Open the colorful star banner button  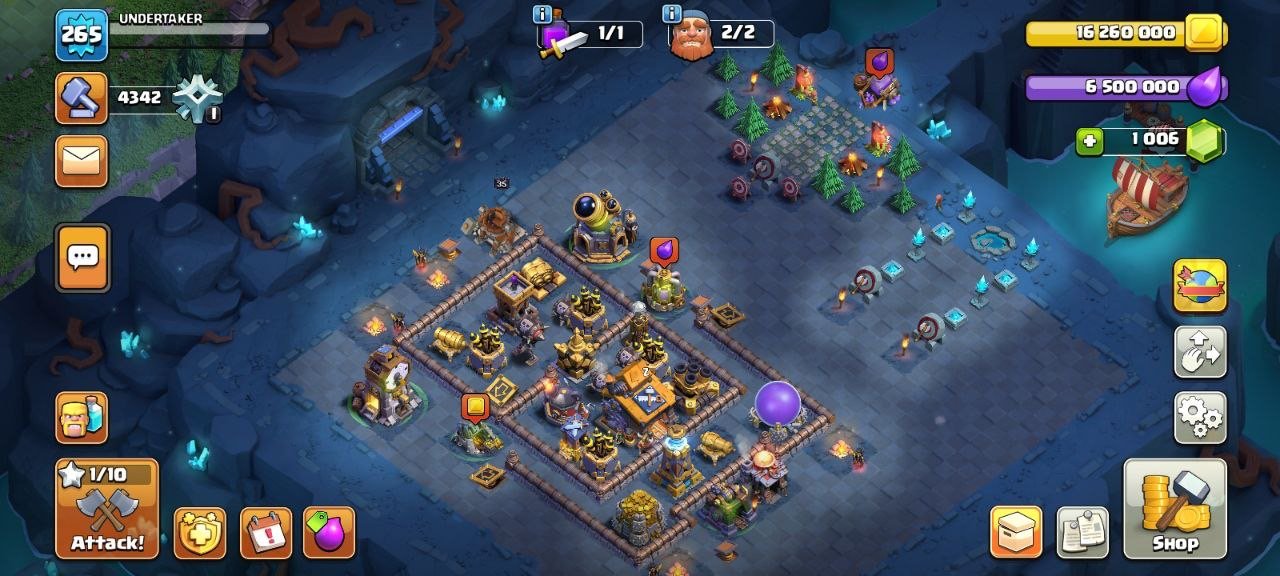(x=1200, y=286)
